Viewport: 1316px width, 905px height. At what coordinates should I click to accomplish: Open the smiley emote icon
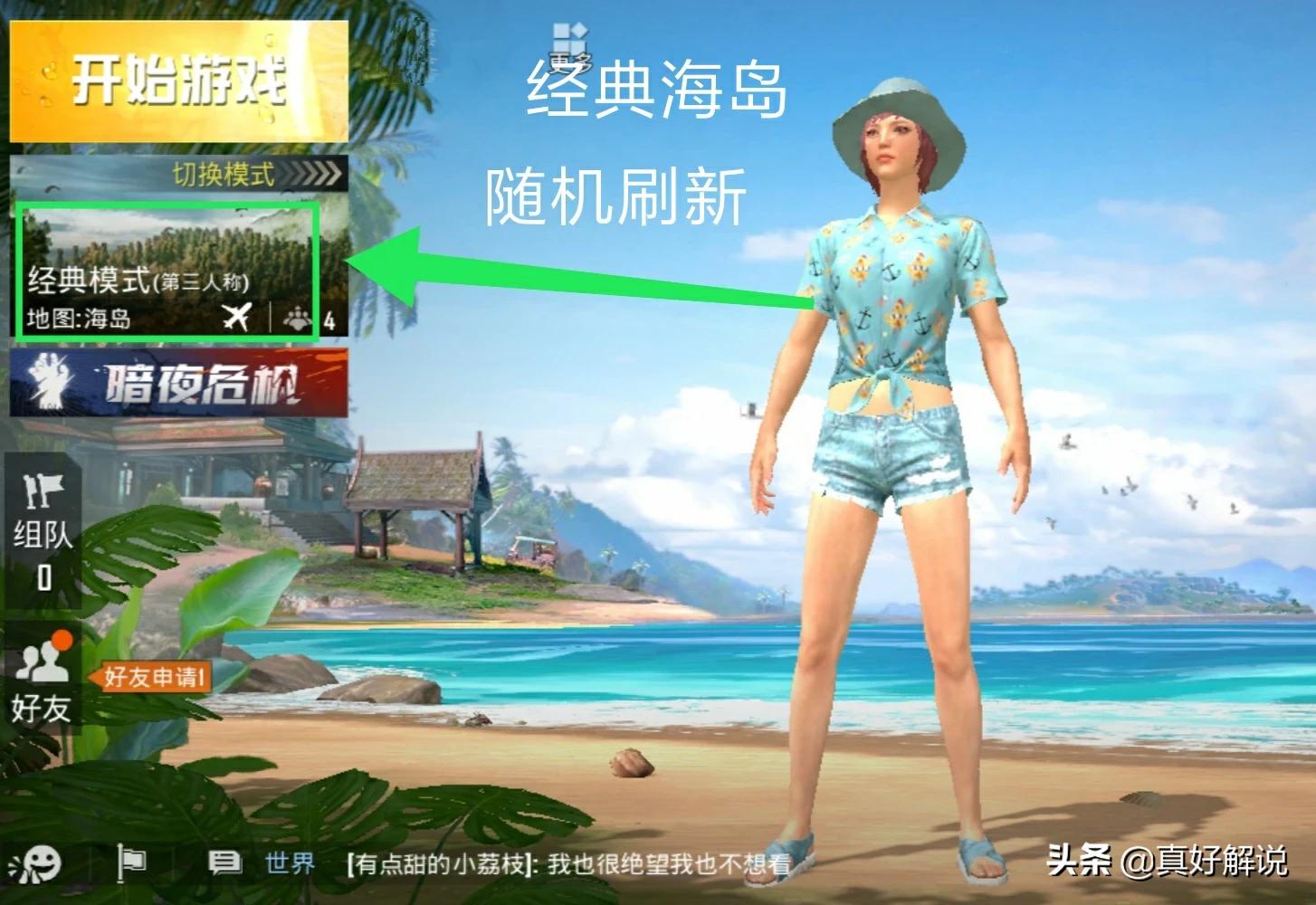[40, 864]
